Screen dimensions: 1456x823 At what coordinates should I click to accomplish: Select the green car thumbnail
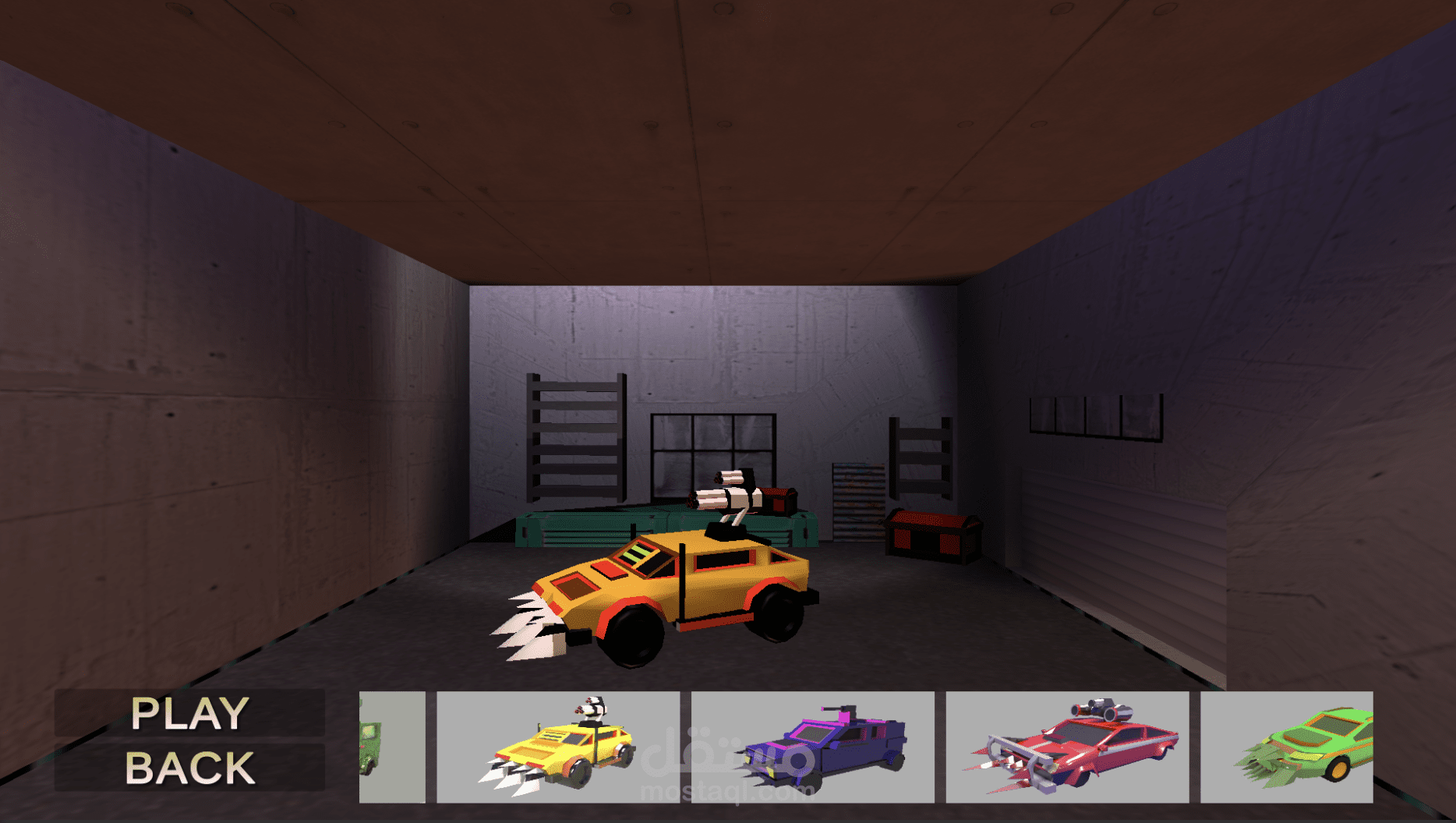coord(1287,747)
